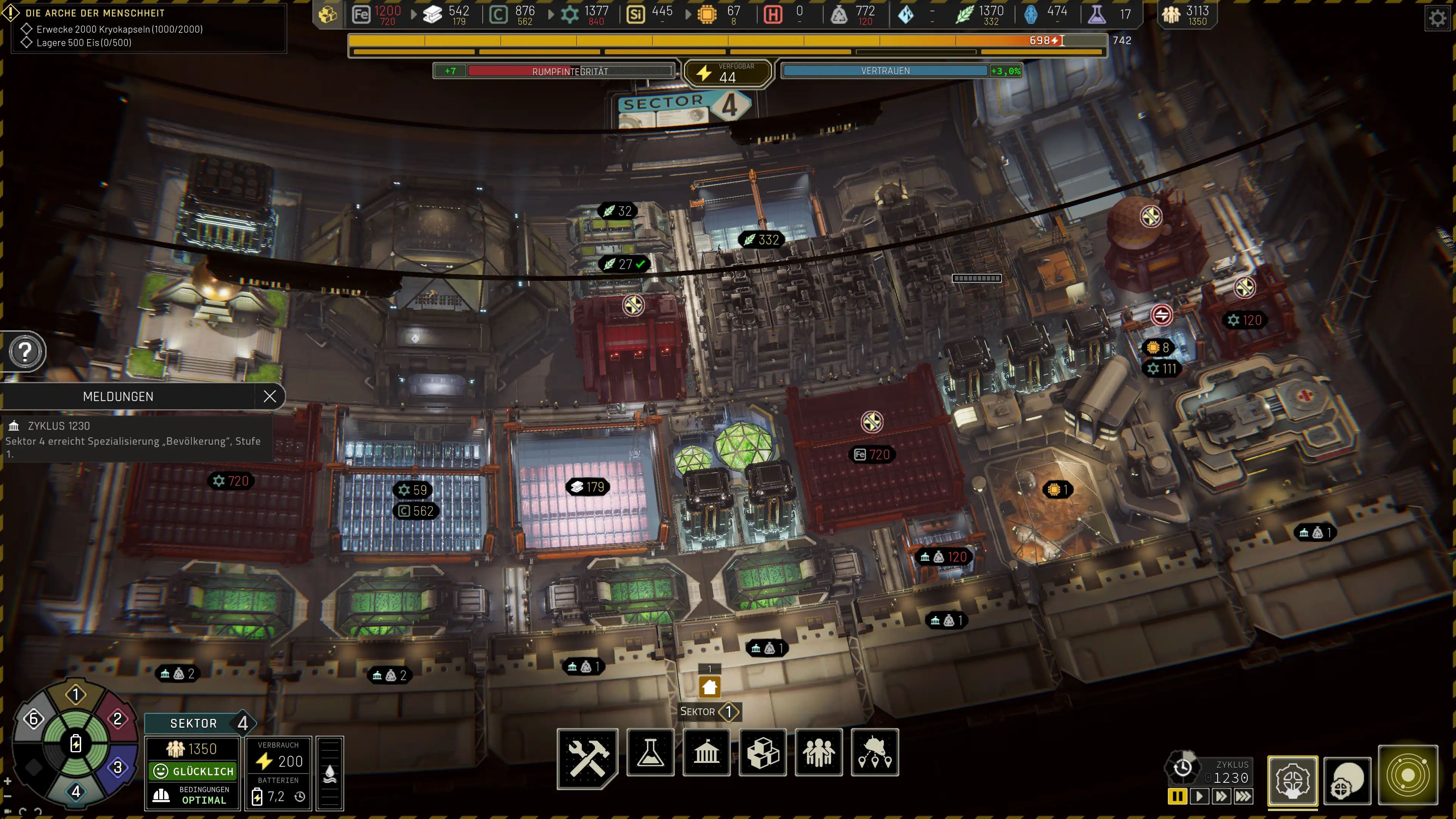The image size is (1456, 819).
Task: Set game speed to triple fast-forward
Action: tap(1243, 796)
